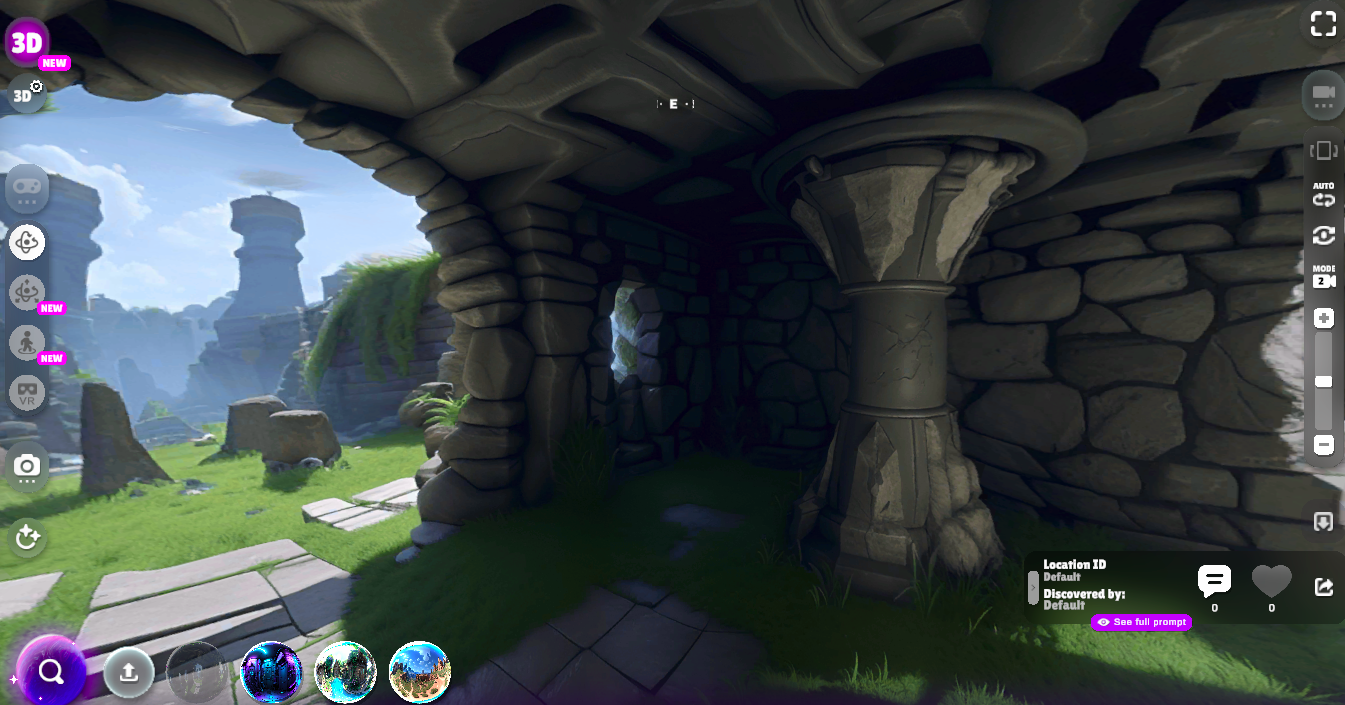Click the upload arrow button
The width and height of the screenshot is (1345, 705).
pyautogui.click(x=128, y=672)
